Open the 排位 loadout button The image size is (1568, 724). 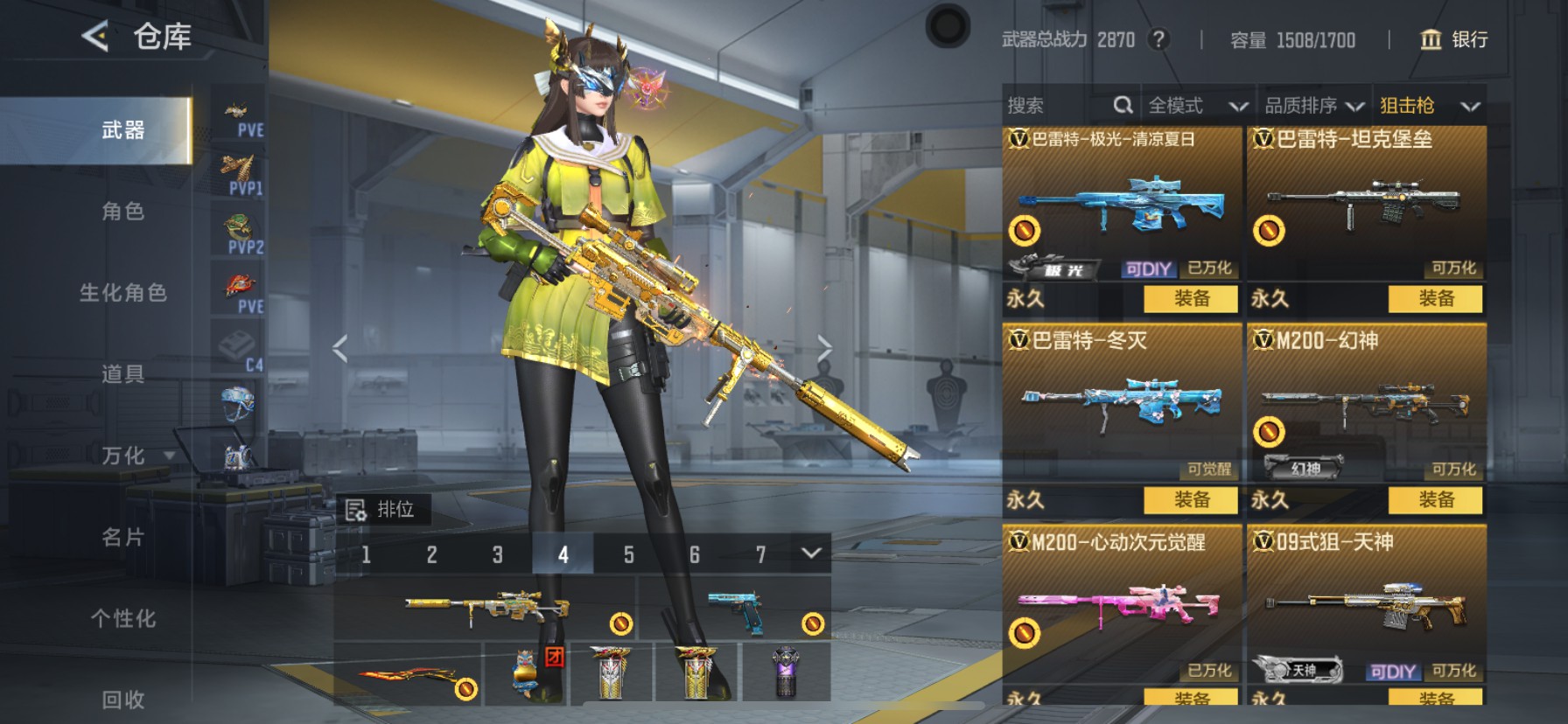(x=381, y=510)
